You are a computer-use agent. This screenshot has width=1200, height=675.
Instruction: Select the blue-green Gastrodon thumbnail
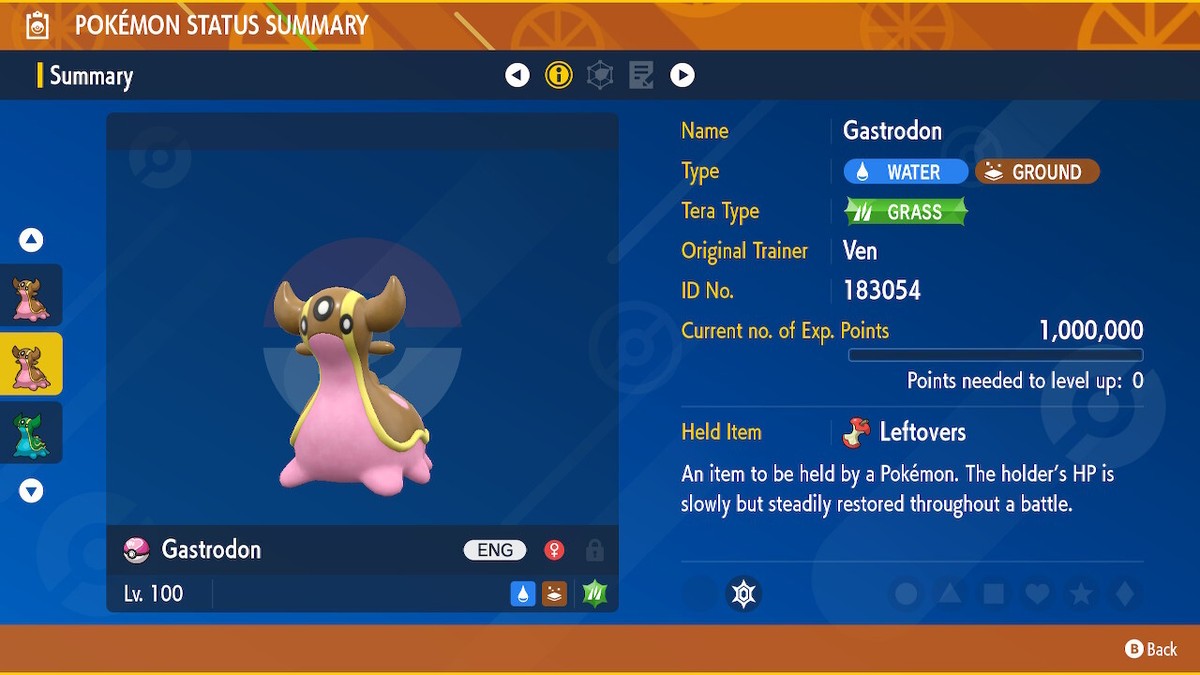pyautogui.click(x=31, y=433)
